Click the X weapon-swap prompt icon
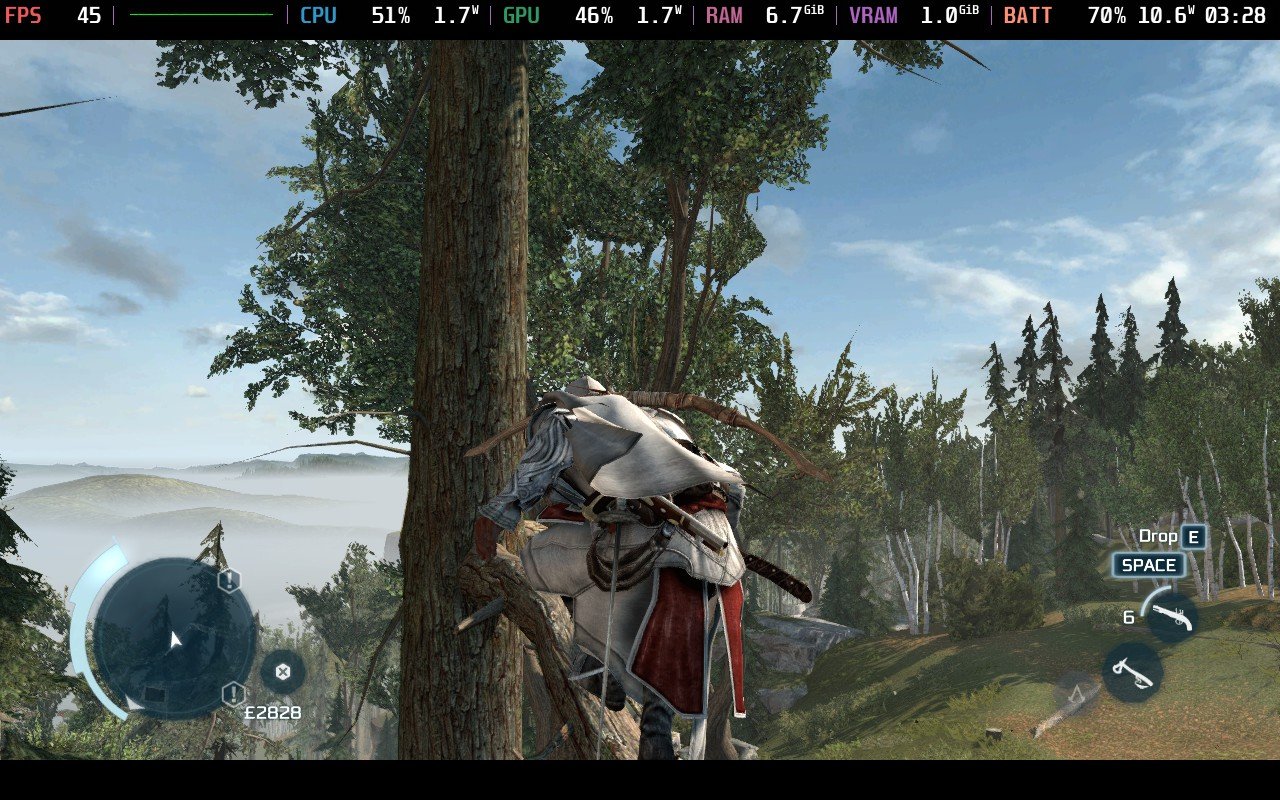The width and height of the screenshot is (1280, 800). (283, 673)
